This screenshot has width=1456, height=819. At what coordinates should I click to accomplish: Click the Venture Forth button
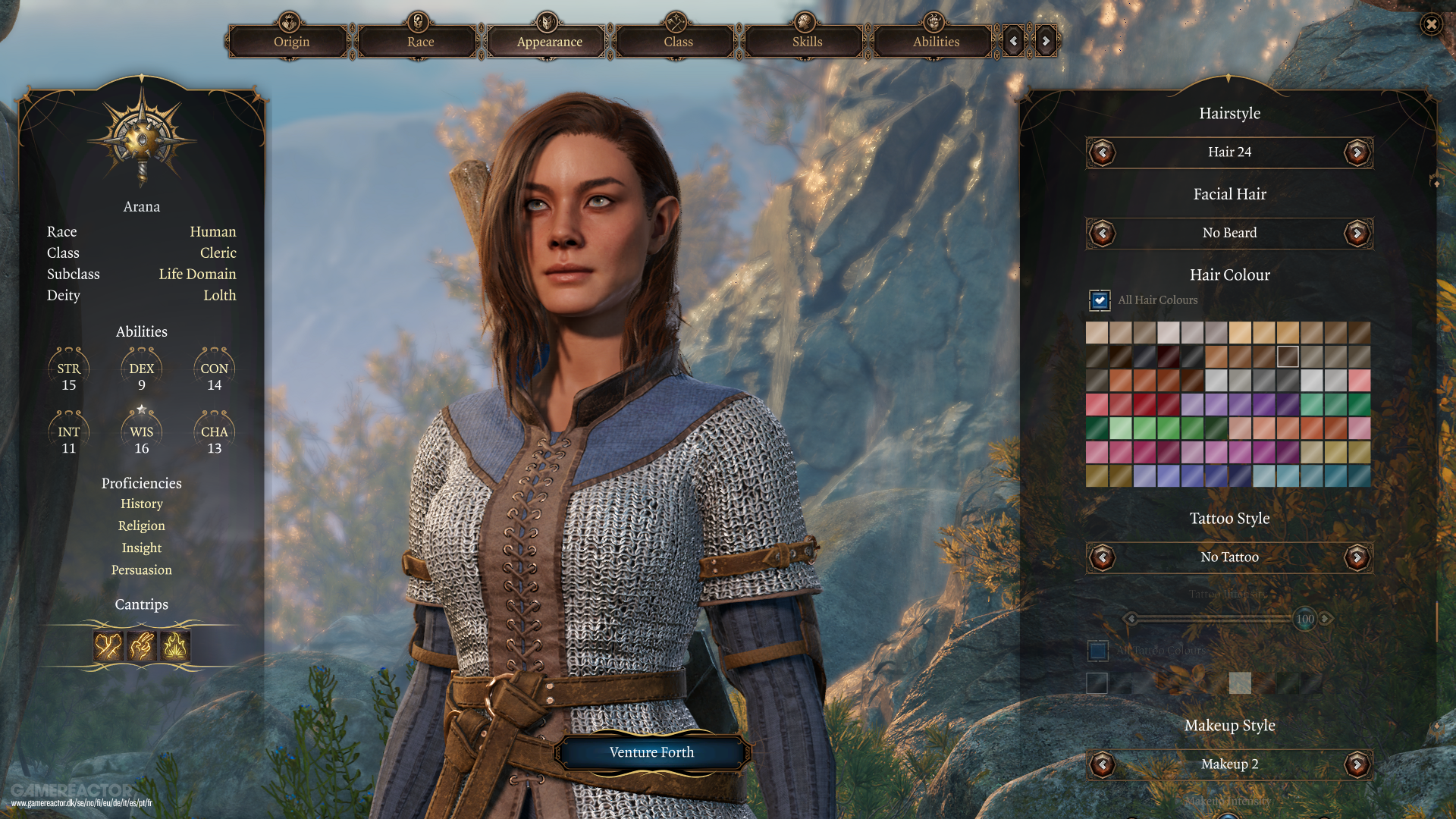(x=651, y=752)
